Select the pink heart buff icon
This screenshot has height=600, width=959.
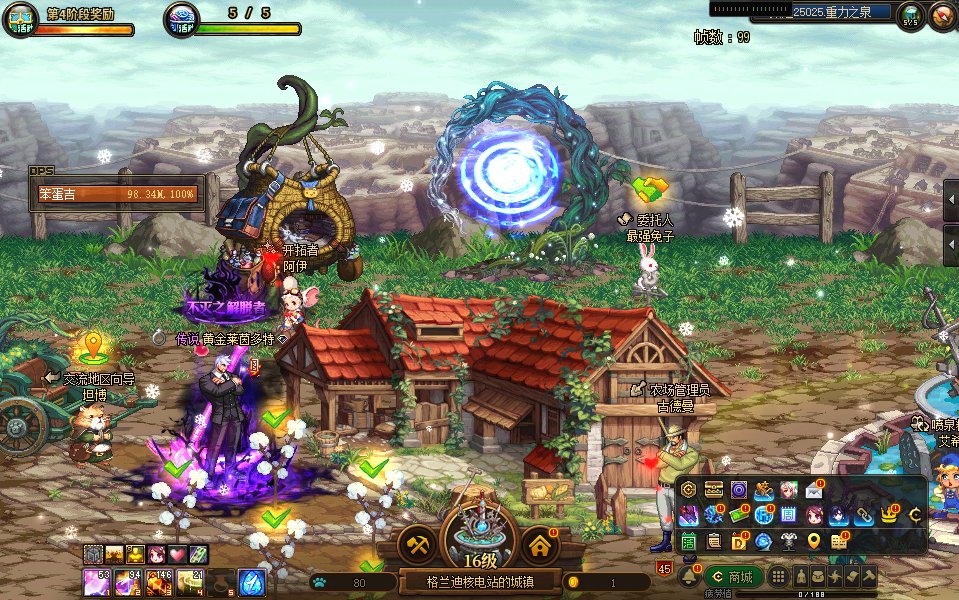click(177, 553)
